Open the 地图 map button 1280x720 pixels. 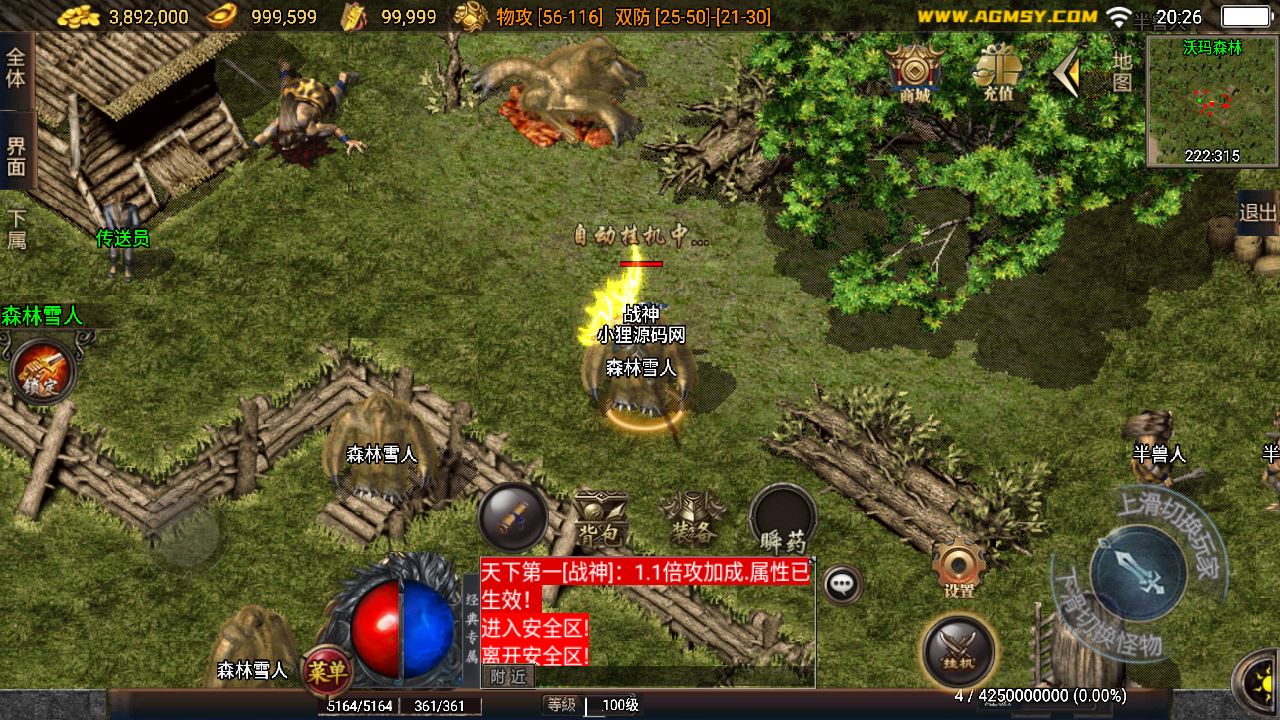click(x=1122, y=71)
